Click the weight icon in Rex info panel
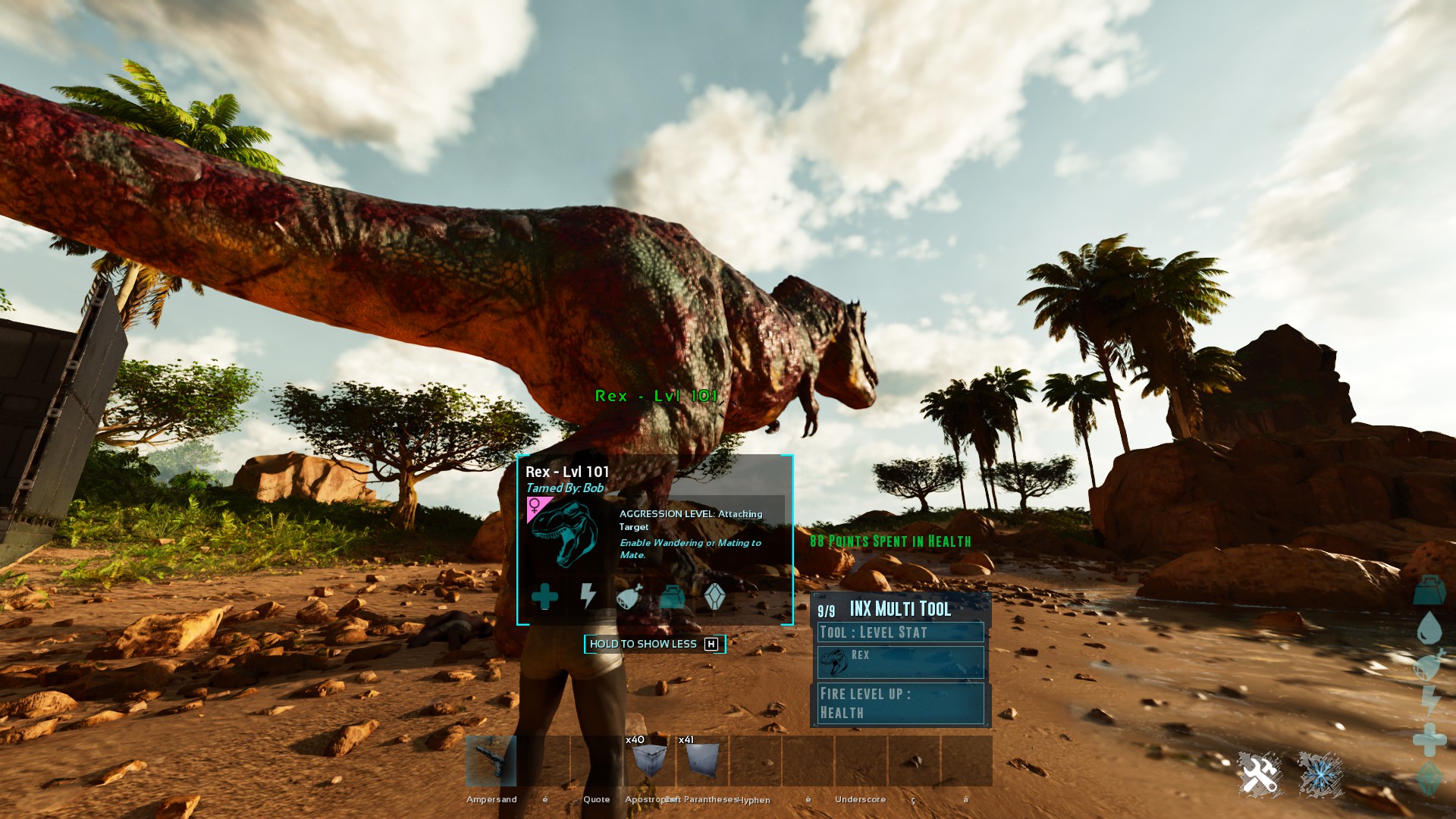Screen dimensions: 1456x819 (x=672, y=598)
